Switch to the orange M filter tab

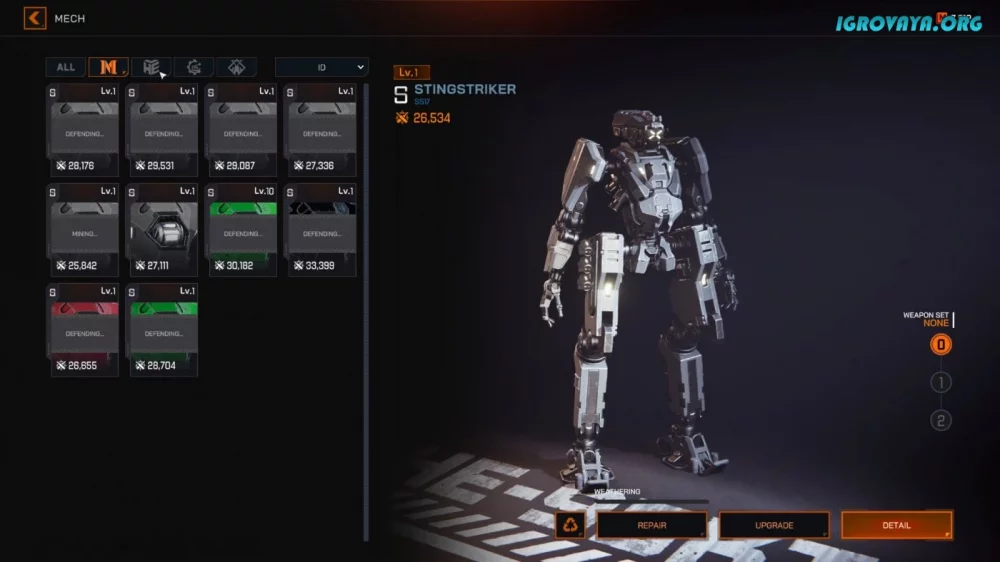click(108, 67)
